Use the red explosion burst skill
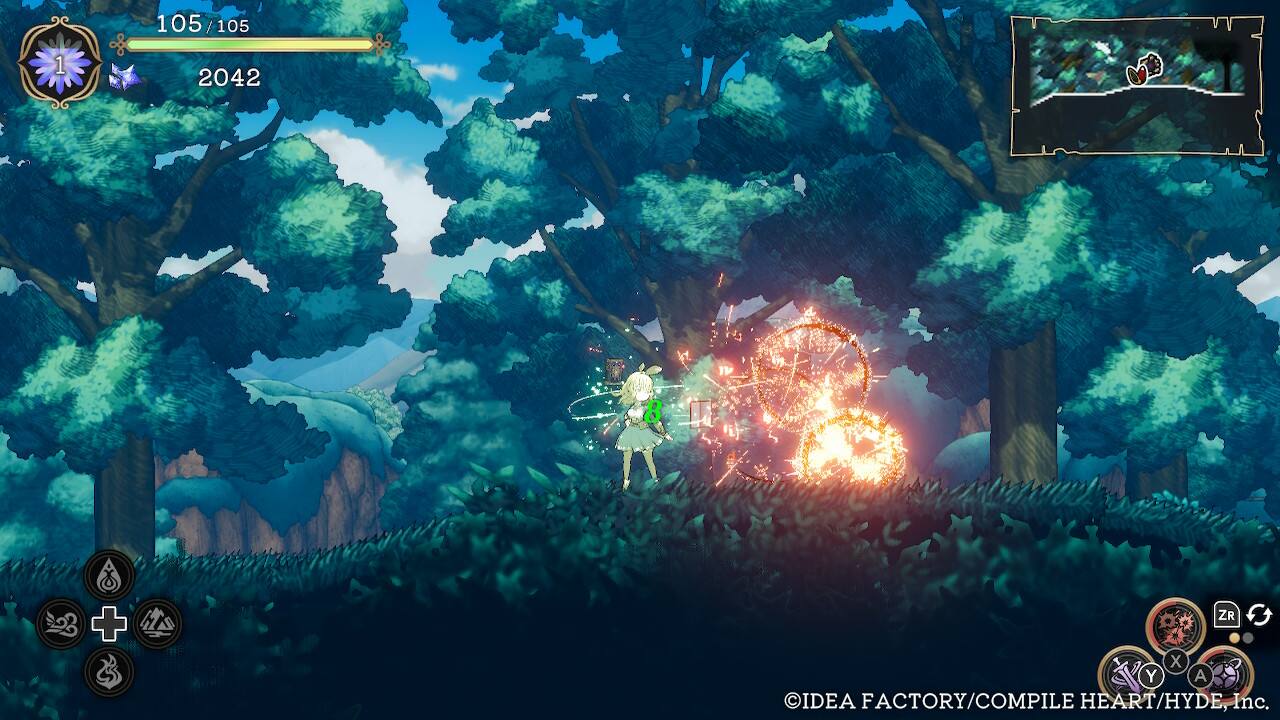 coord(1175,626)
